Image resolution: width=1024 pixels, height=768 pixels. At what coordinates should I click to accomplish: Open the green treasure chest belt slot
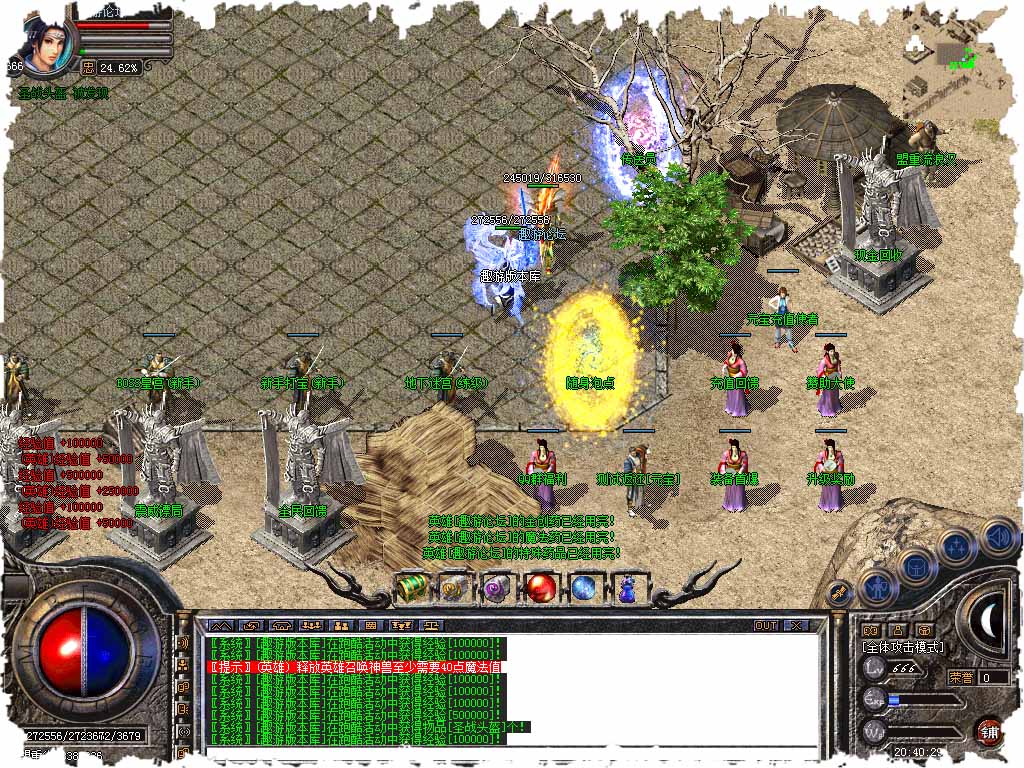(411, 588)
